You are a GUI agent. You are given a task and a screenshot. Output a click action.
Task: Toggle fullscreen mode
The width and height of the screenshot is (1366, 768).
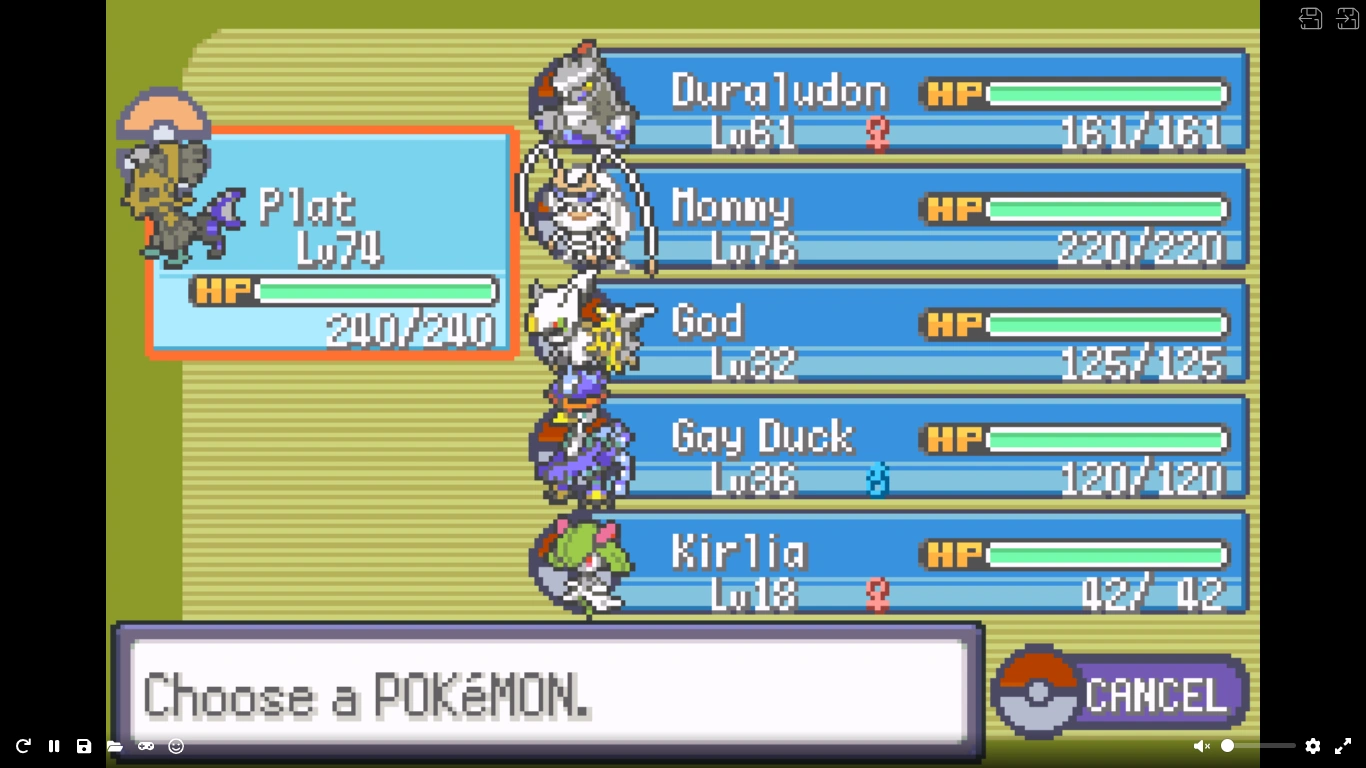(x=1343, y=746)
